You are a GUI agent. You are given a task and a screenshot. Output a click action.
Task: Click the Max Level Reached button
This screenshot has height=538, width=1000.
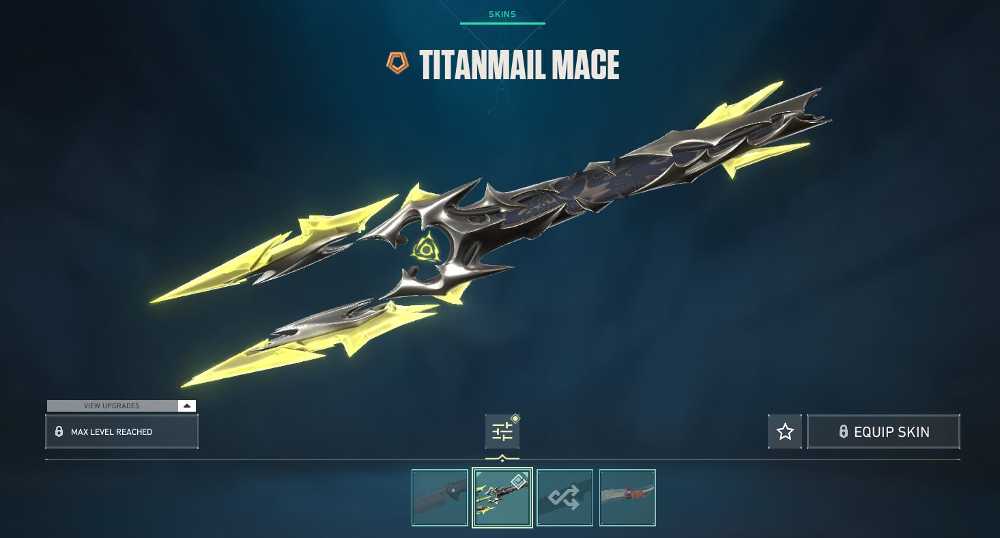(x=121, y=432)
